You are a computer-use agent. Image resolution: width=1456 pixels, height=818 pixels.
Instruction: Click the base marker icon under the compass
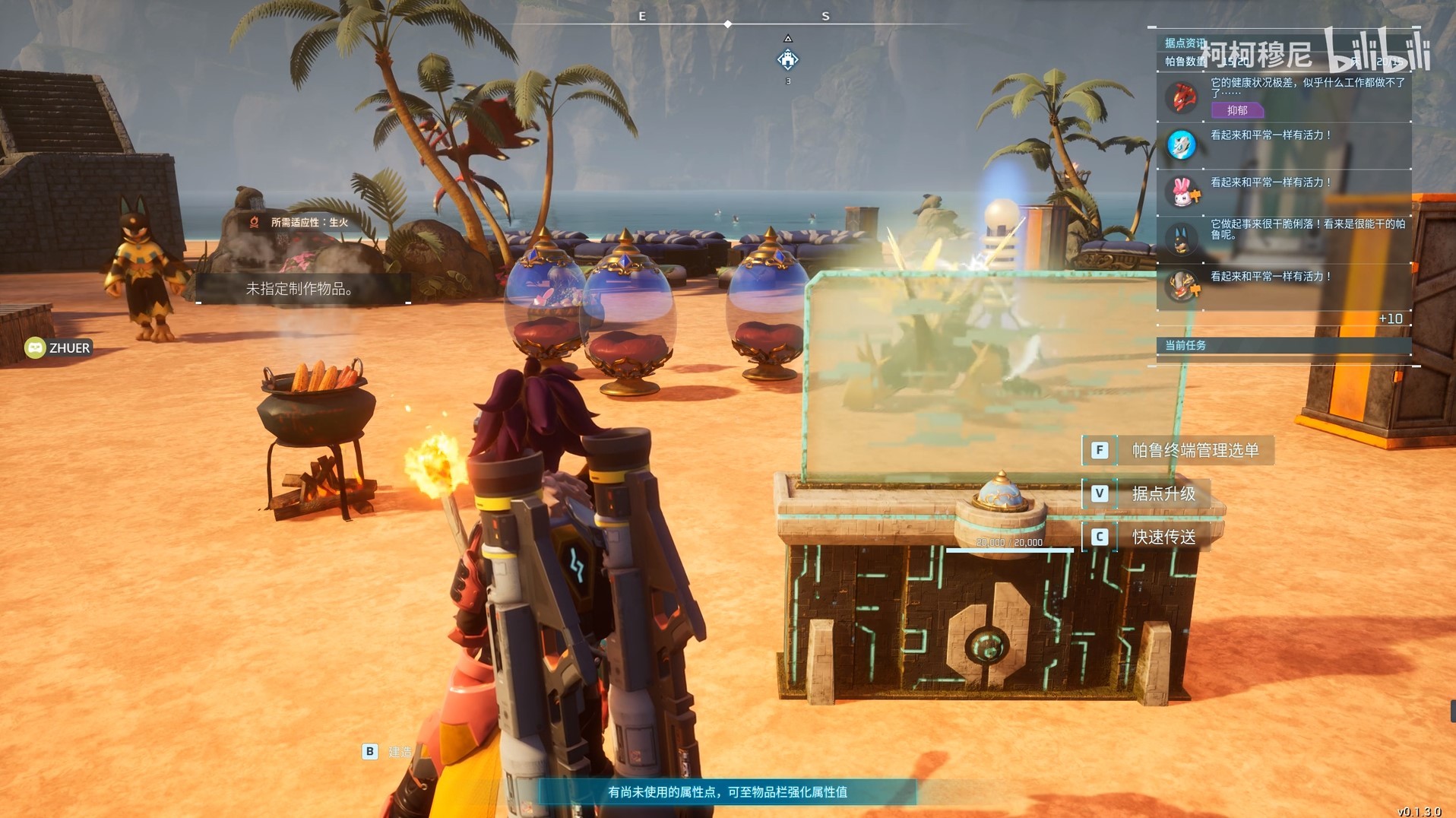click(x=788, y=59)
